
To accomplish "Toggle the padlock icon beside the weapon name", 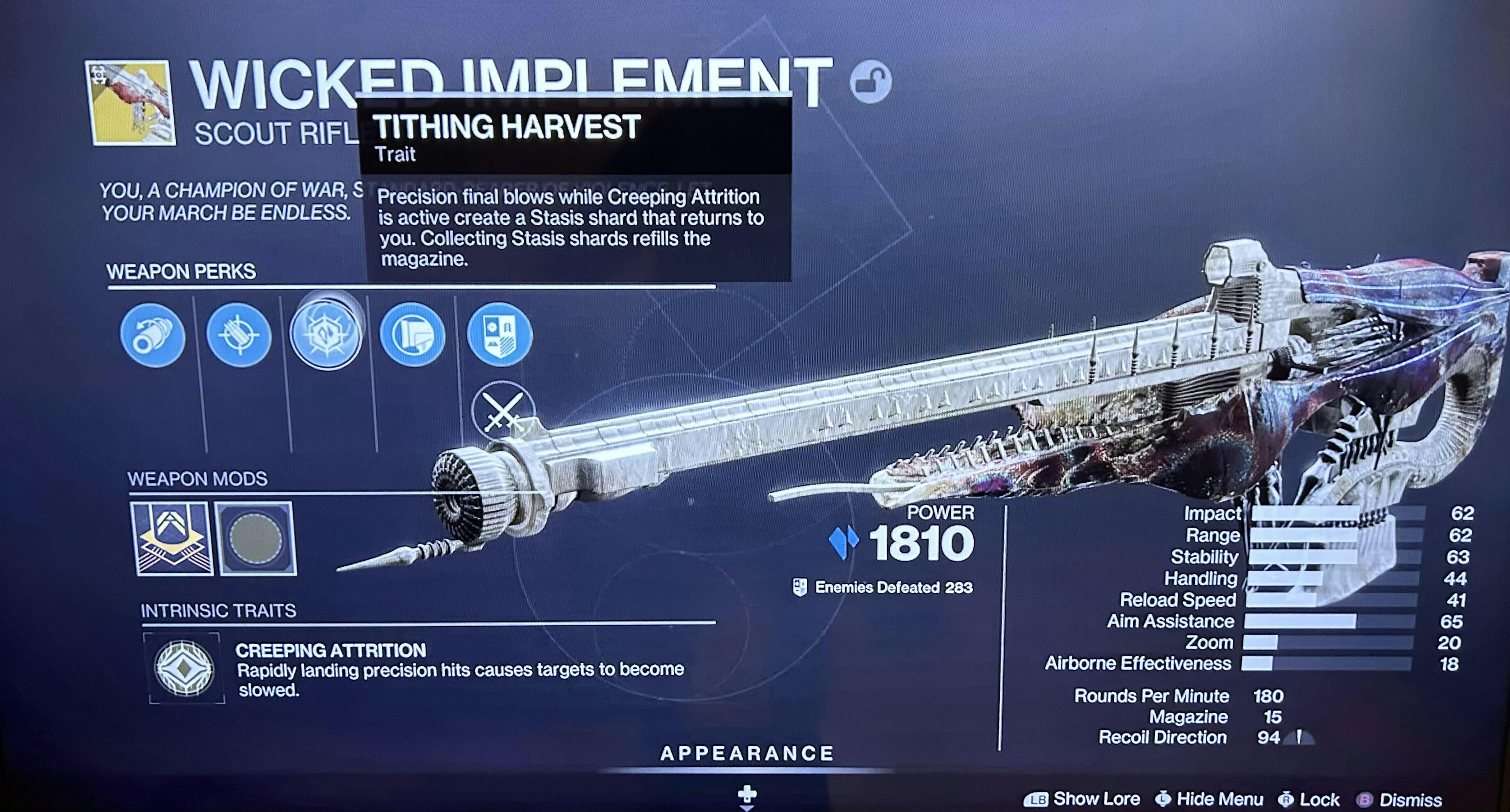I will [x=870, y=82].
